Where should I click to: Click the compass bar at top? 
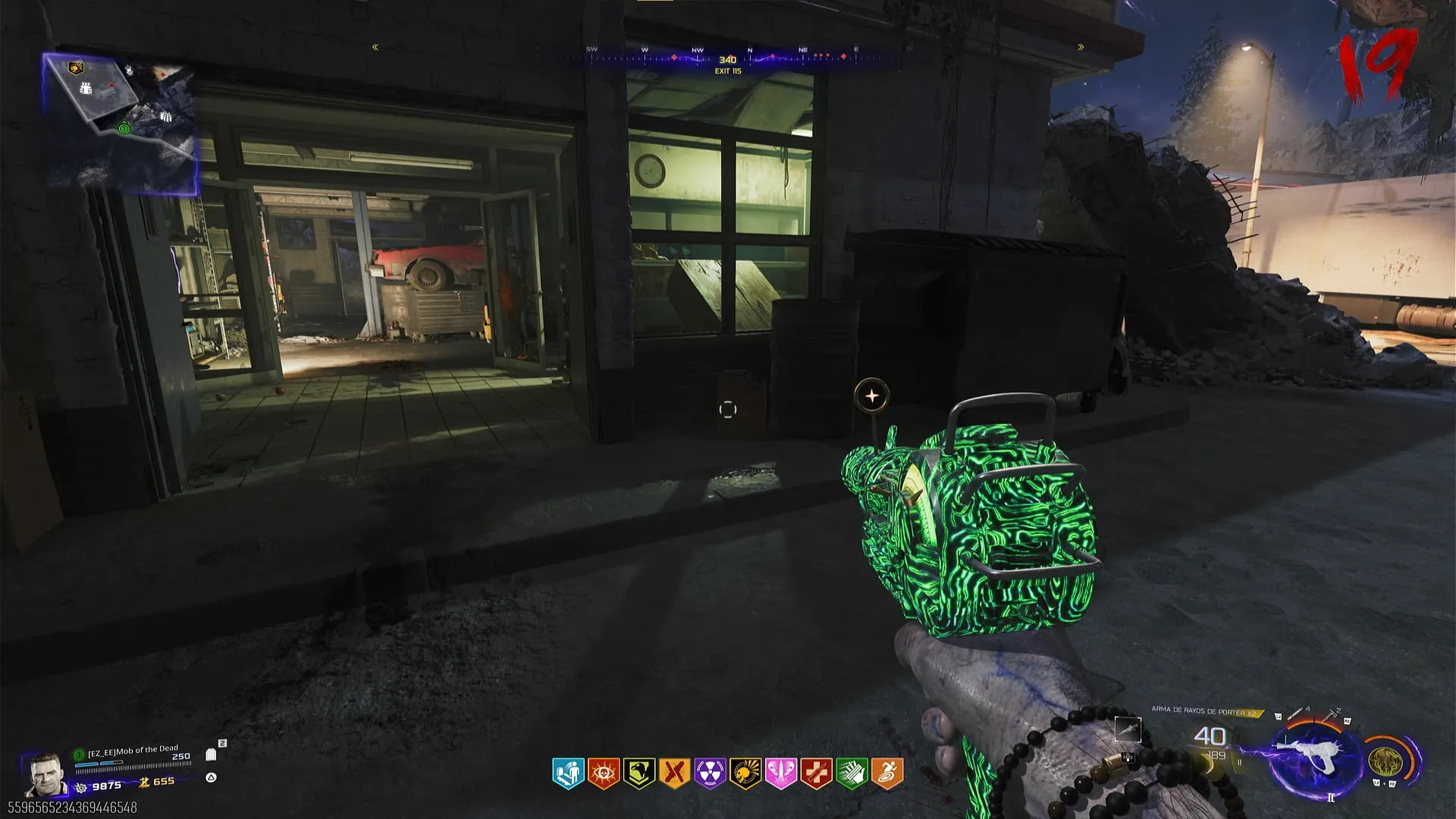[727, 58]
